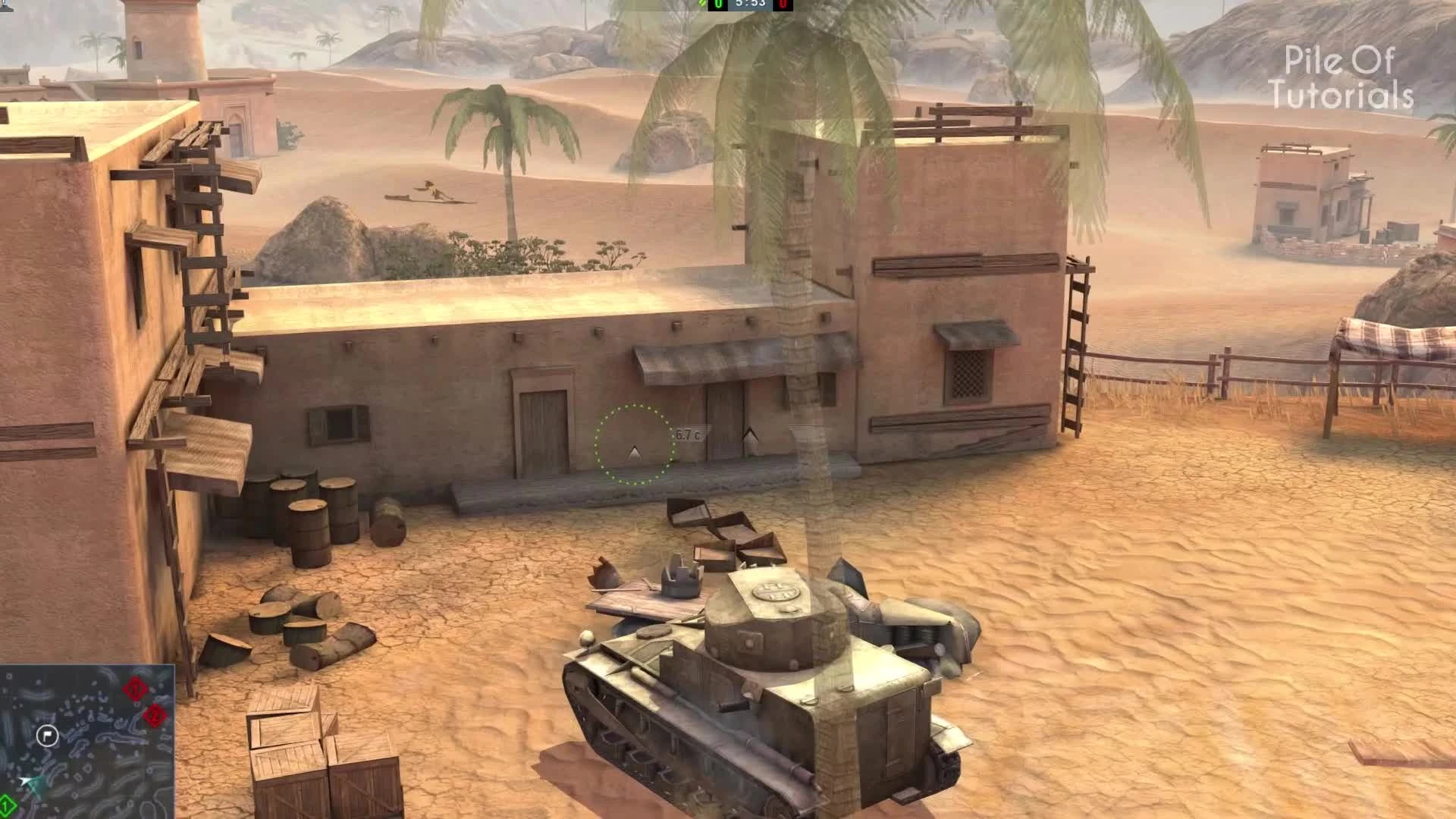The image size is (1456, 819).
Task: Click enemy marker 1 on the minimap
Action: point(135,689)
